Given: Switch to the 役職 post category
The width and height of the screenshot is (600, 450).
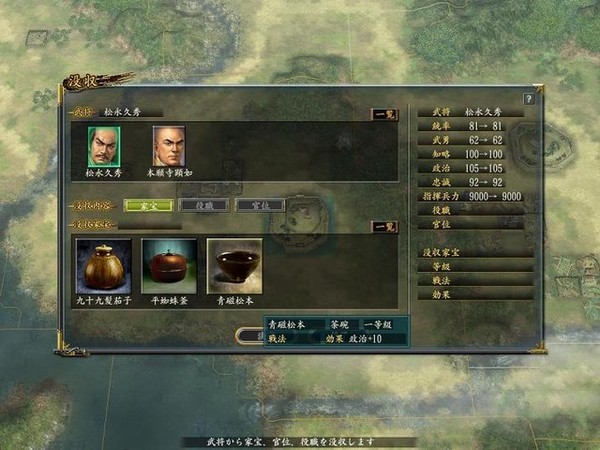Looking at the screenshot, I should 205,205.
